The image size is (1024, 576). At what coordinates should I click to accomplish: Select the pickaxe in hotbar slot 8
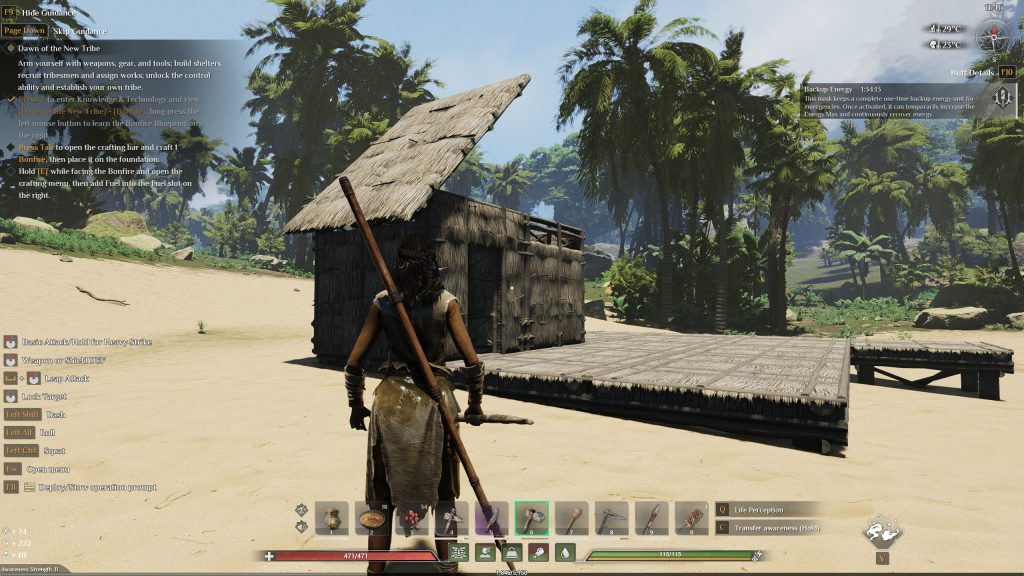click(612, 518)
